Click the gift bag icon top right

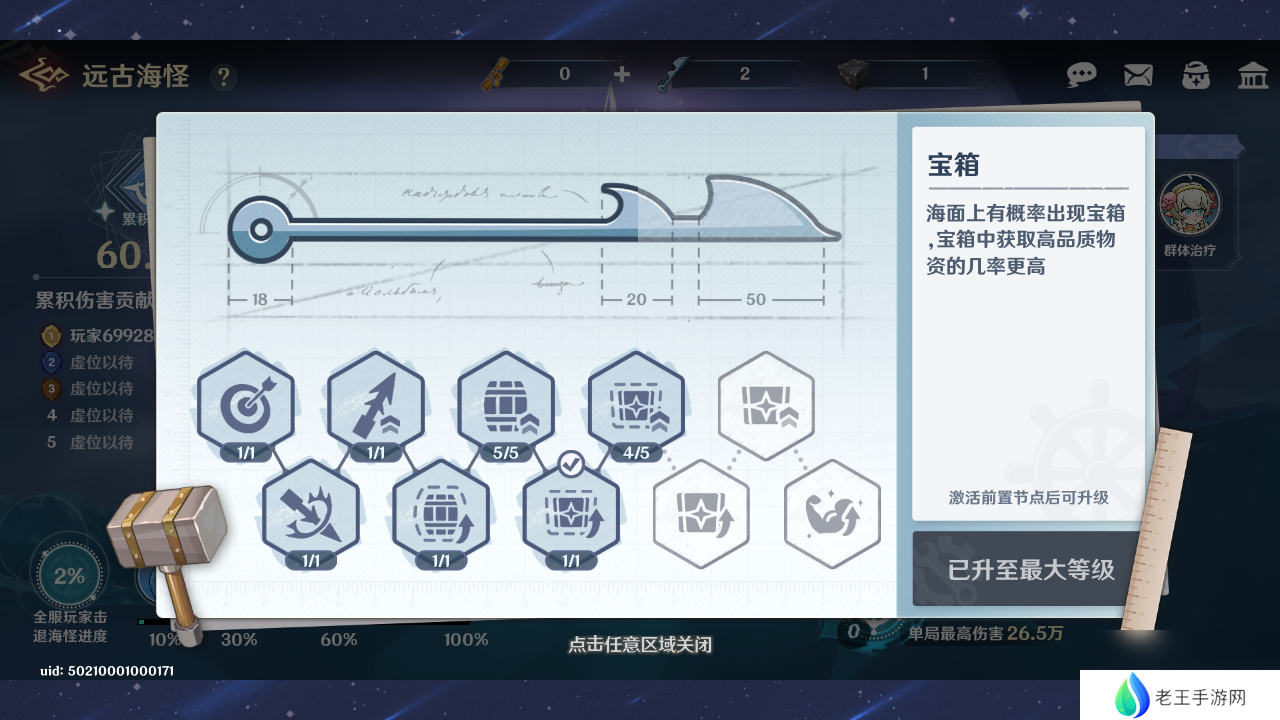1195,74
